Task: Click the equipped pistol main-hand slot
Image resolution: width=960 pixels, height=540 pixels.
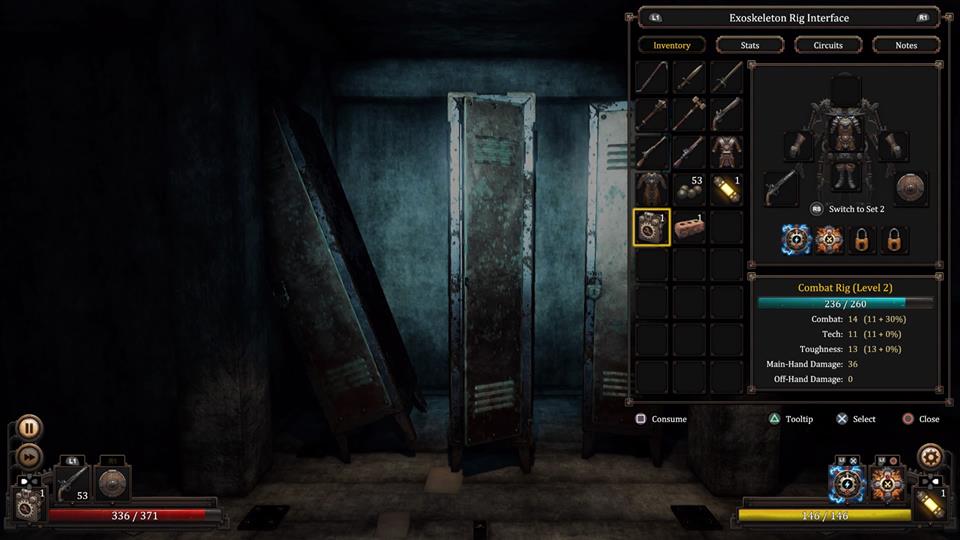Action: (781, 187)
